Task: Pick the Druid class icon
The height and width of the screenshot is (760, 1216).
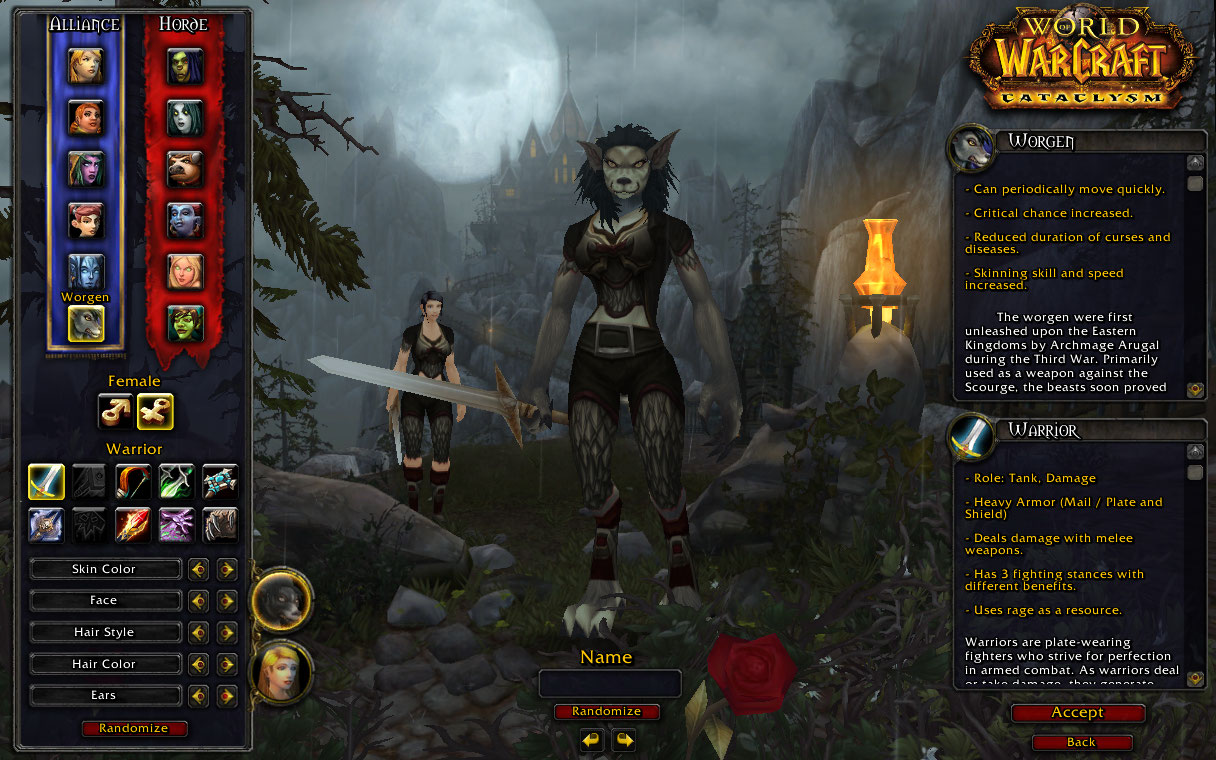Action: [220, 524]
